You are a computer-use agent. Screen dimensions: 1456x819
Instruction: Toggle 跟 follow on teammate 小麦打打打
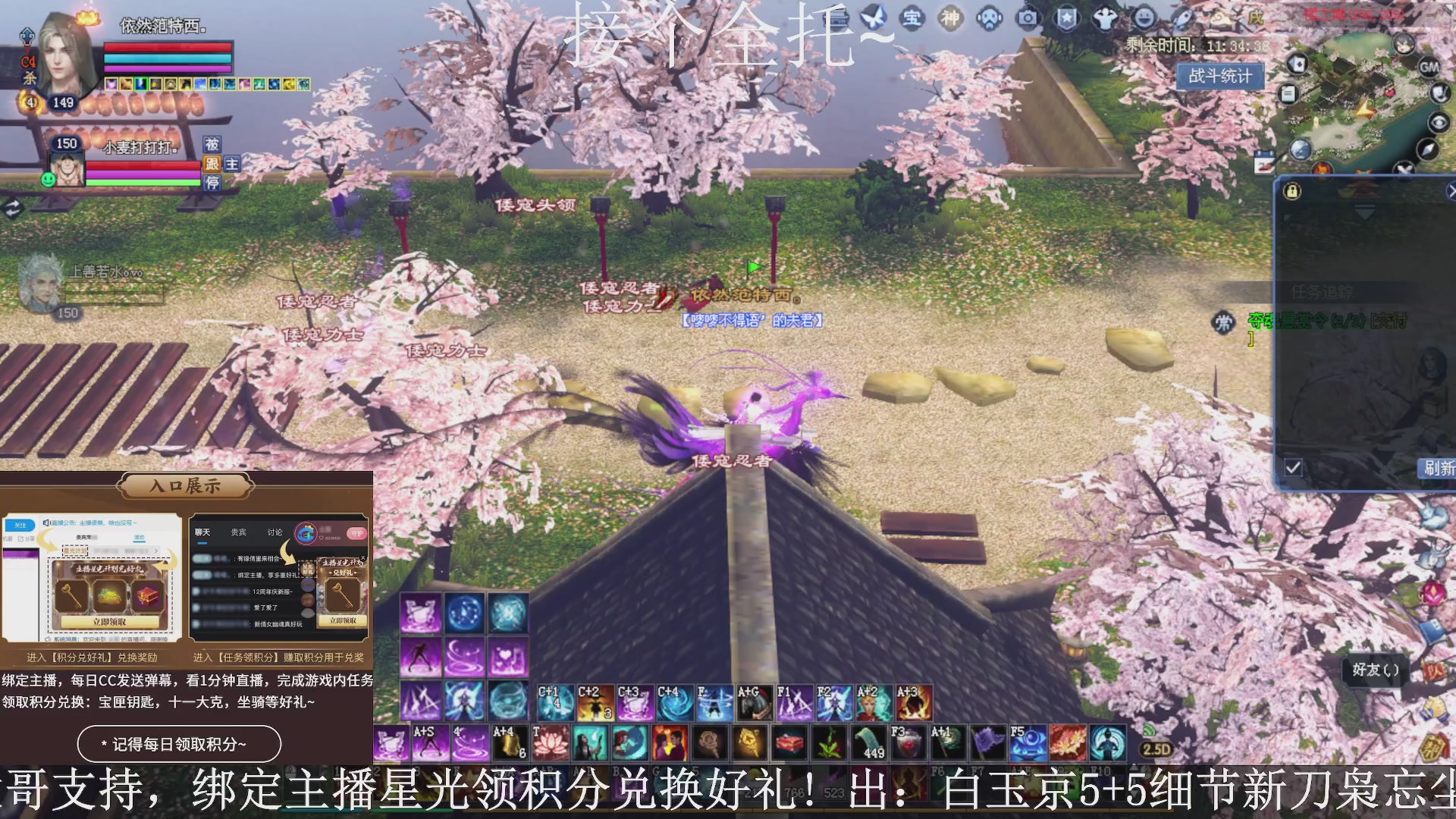coord(211,165)
